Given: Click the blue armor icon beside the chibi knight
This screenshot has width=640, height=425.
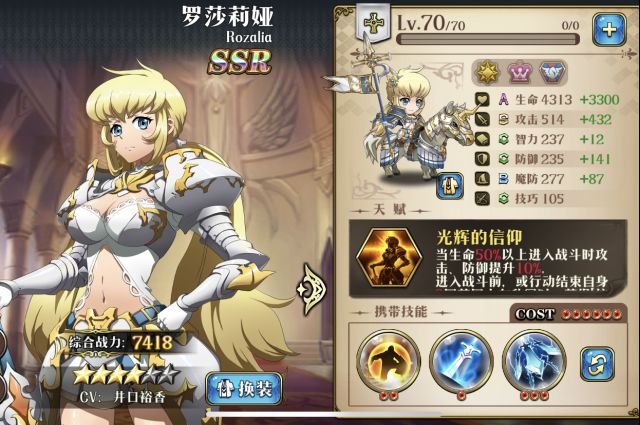Looking at the screenshot, I should click(x=449, y=184).
